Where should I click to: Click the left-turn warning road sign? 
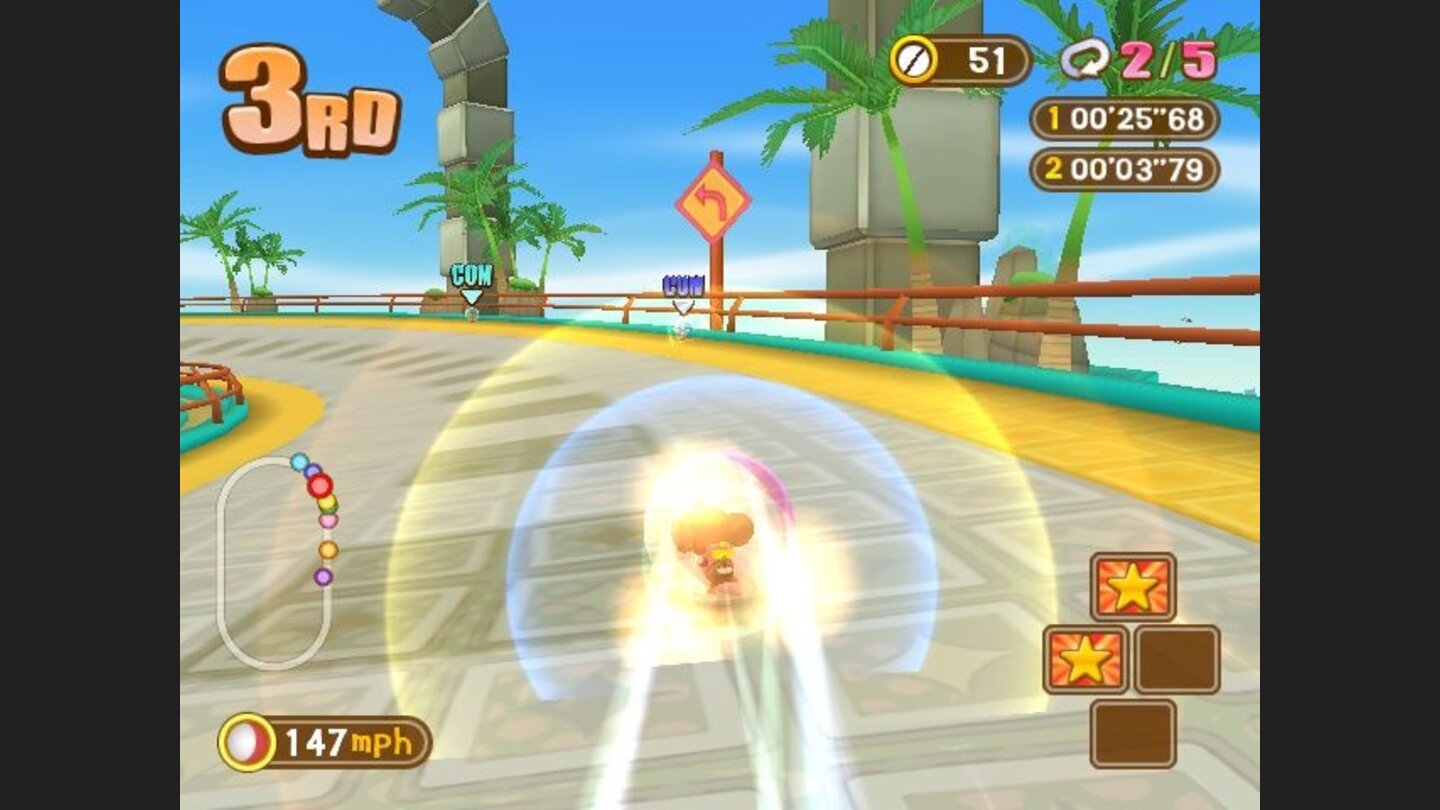[714, 200]
